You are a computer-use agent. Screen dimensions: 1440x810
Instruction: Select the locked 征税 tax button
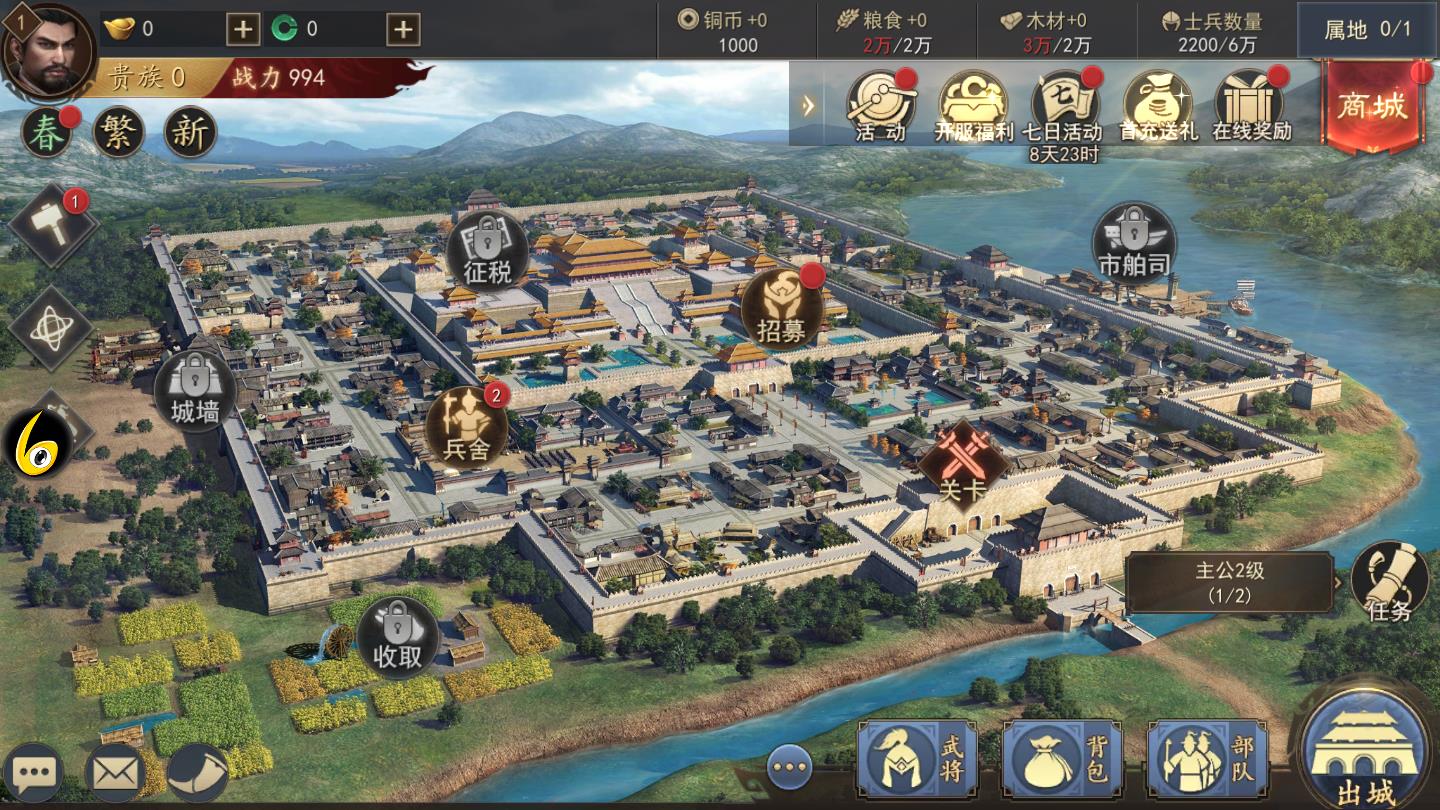pyautogui.click(x=487, y=249)
